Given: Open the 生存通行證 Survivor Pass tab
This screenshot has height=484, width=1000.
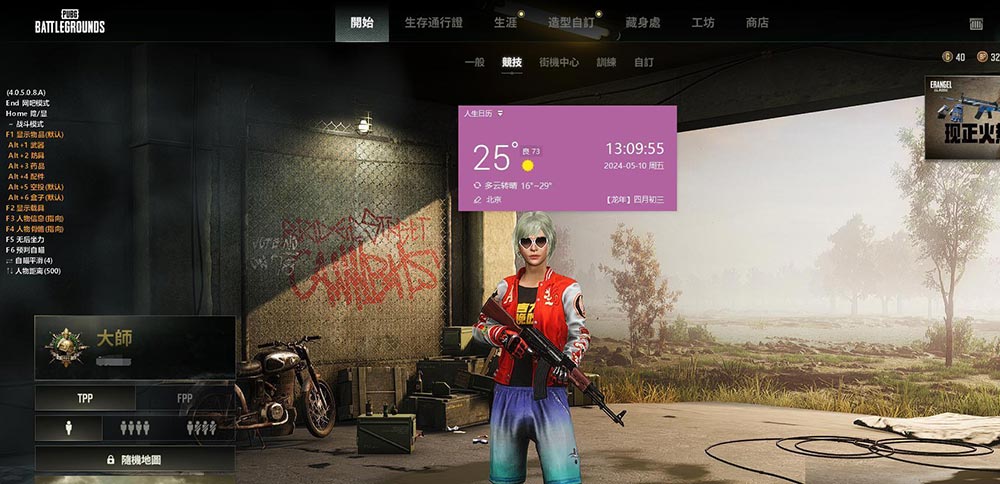Looking at the screenshot, I should pyautogui.click(x=434, y=22).
